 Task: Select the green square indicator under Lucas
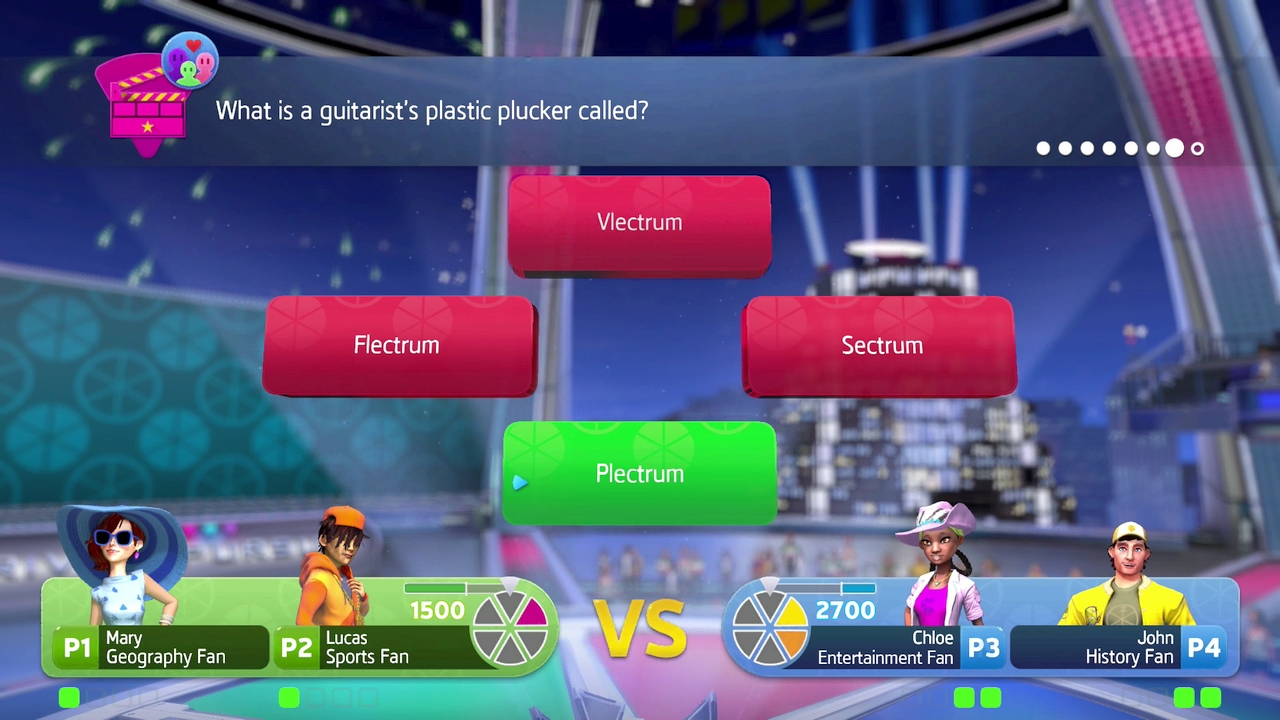[x=288, y=698]
